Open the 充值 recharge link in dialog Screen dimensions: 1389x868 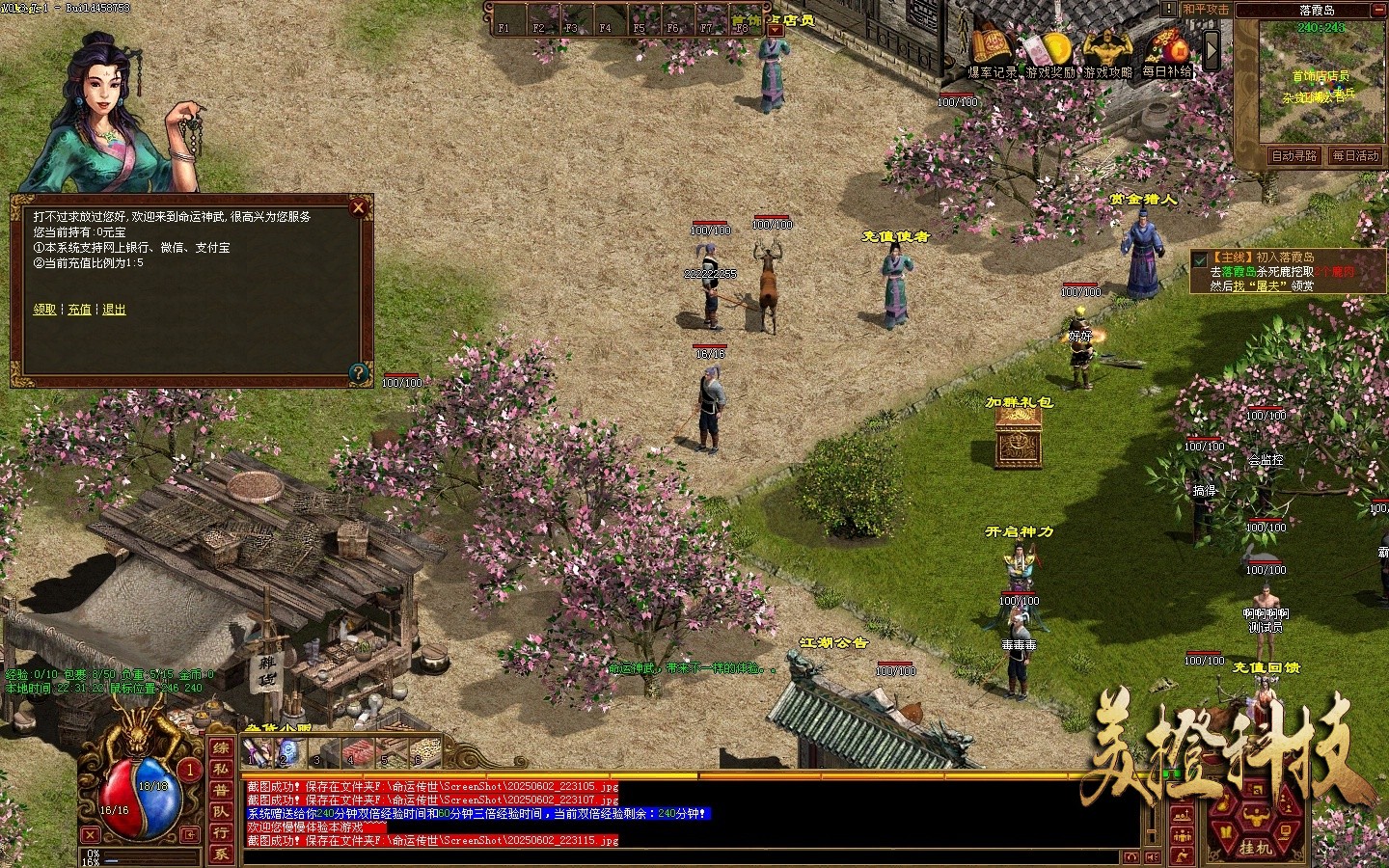[79, 309]
